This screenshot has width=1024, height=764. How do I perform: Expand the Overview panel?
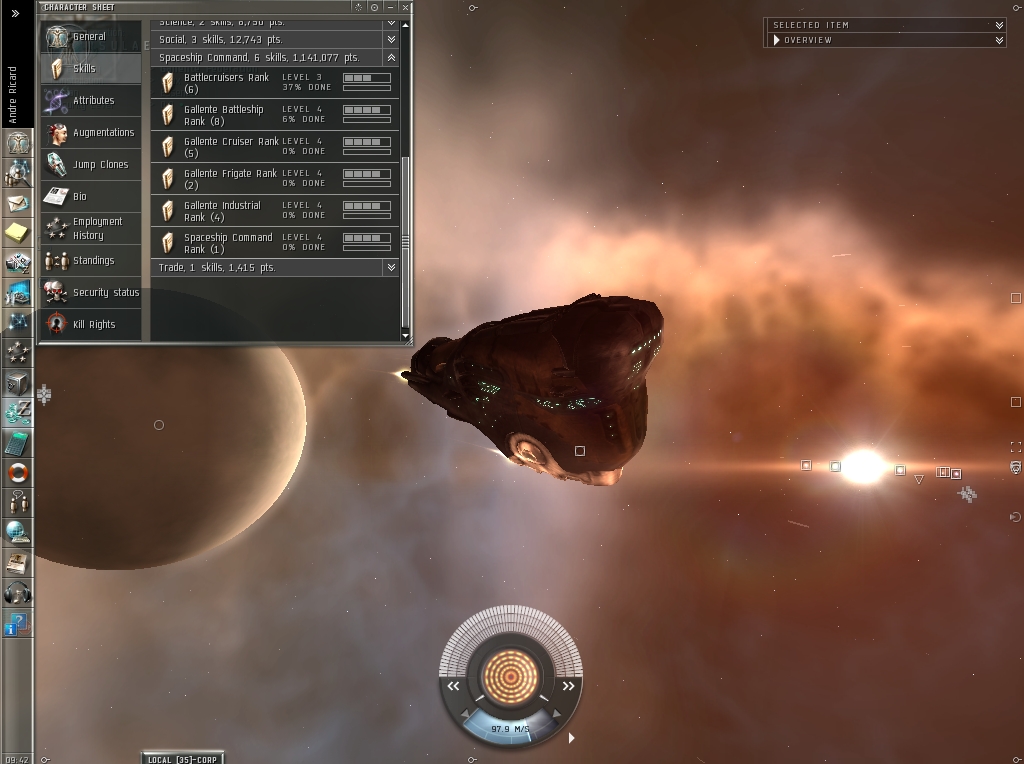click(999, 40)
